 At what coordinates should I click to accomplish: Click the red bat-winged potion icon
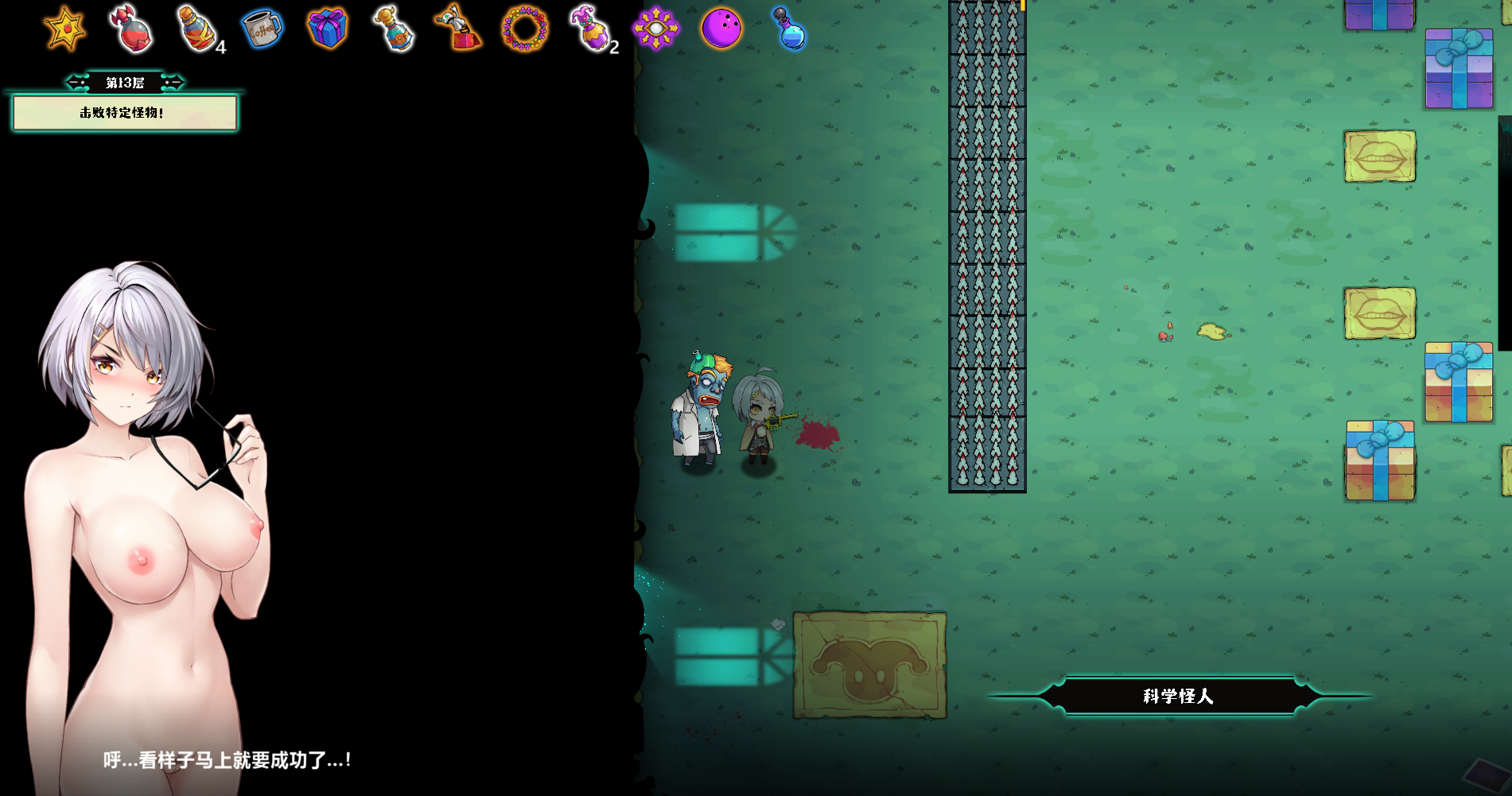point(132,29)
